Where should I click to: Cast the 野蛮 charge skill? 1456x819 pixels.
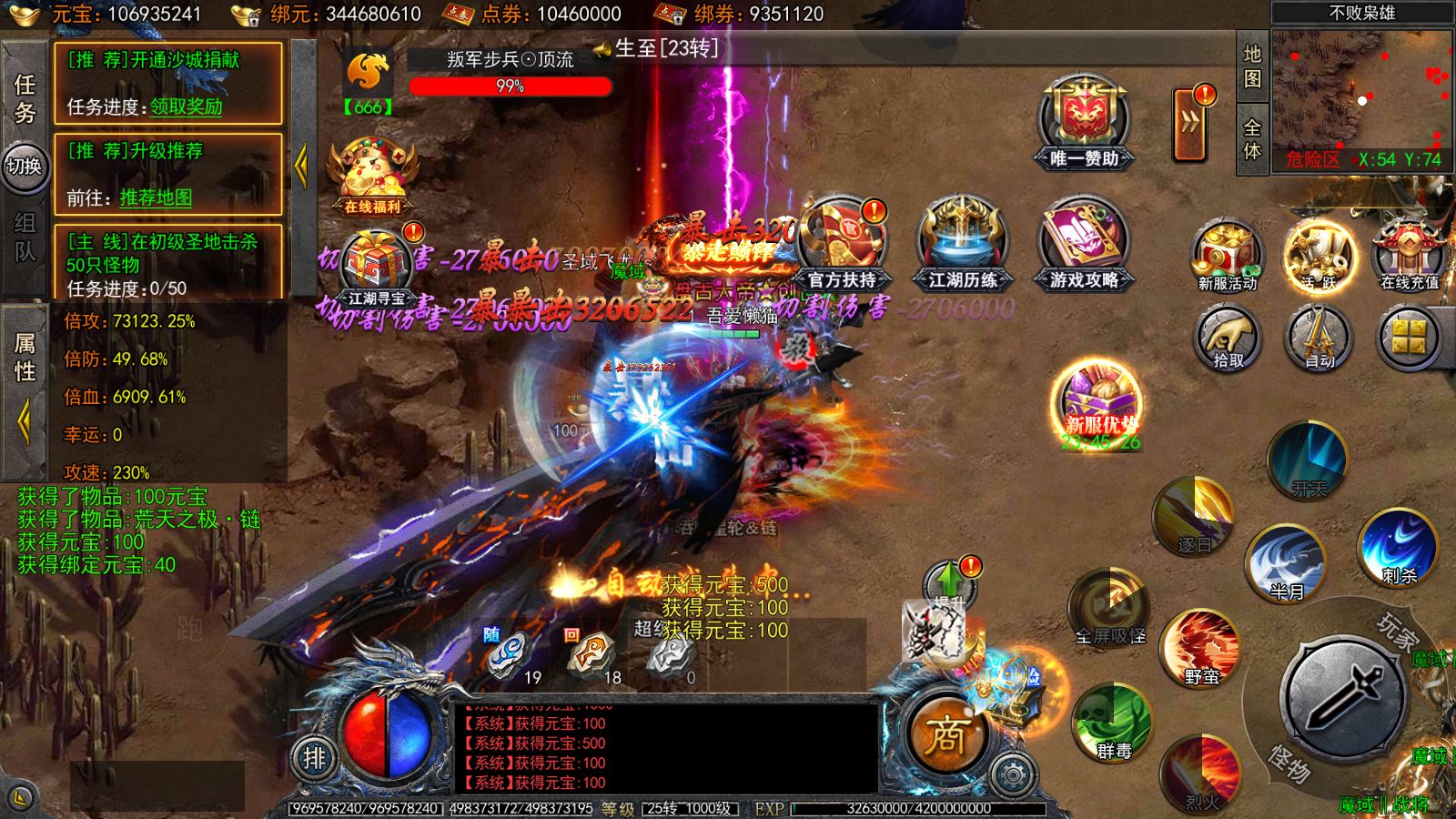(1201, 647)
